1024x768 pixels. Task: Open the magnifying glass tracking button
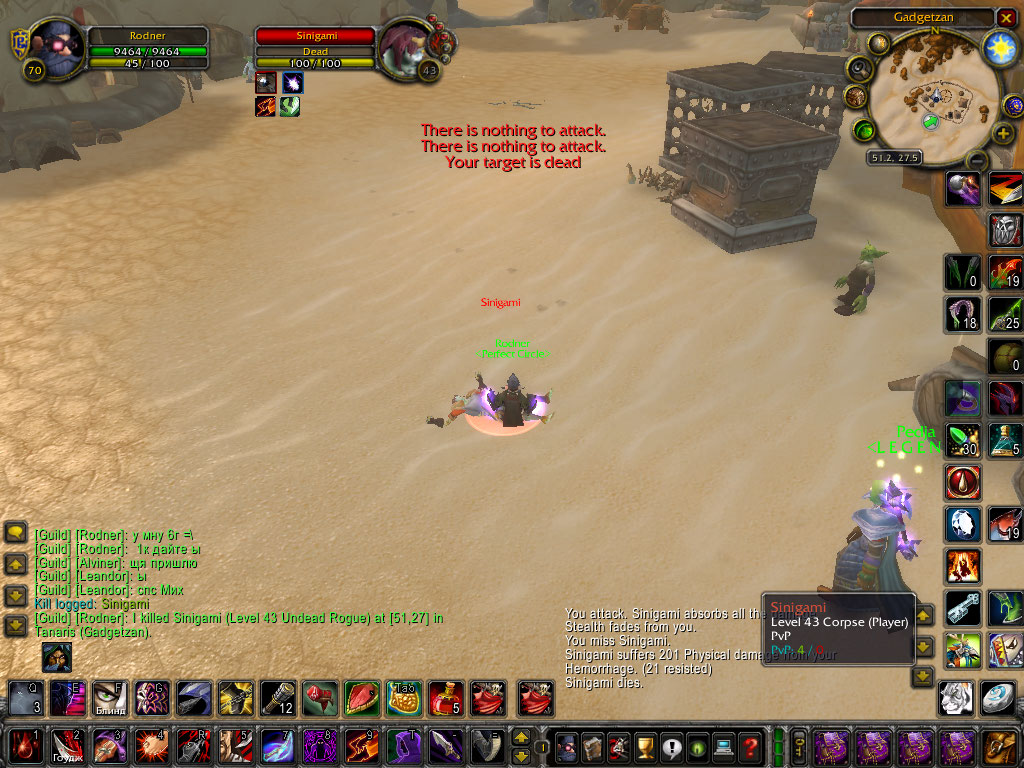(859, 68)
